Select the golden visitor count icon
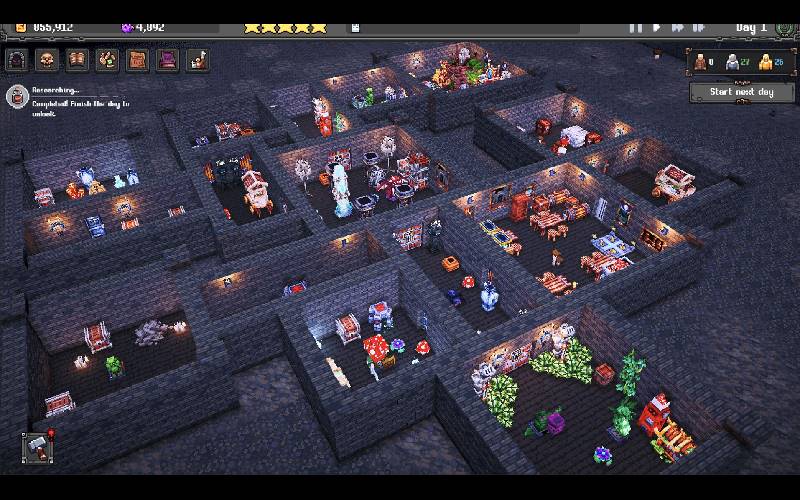Screen dimensions: 800x500 [765, 62]
